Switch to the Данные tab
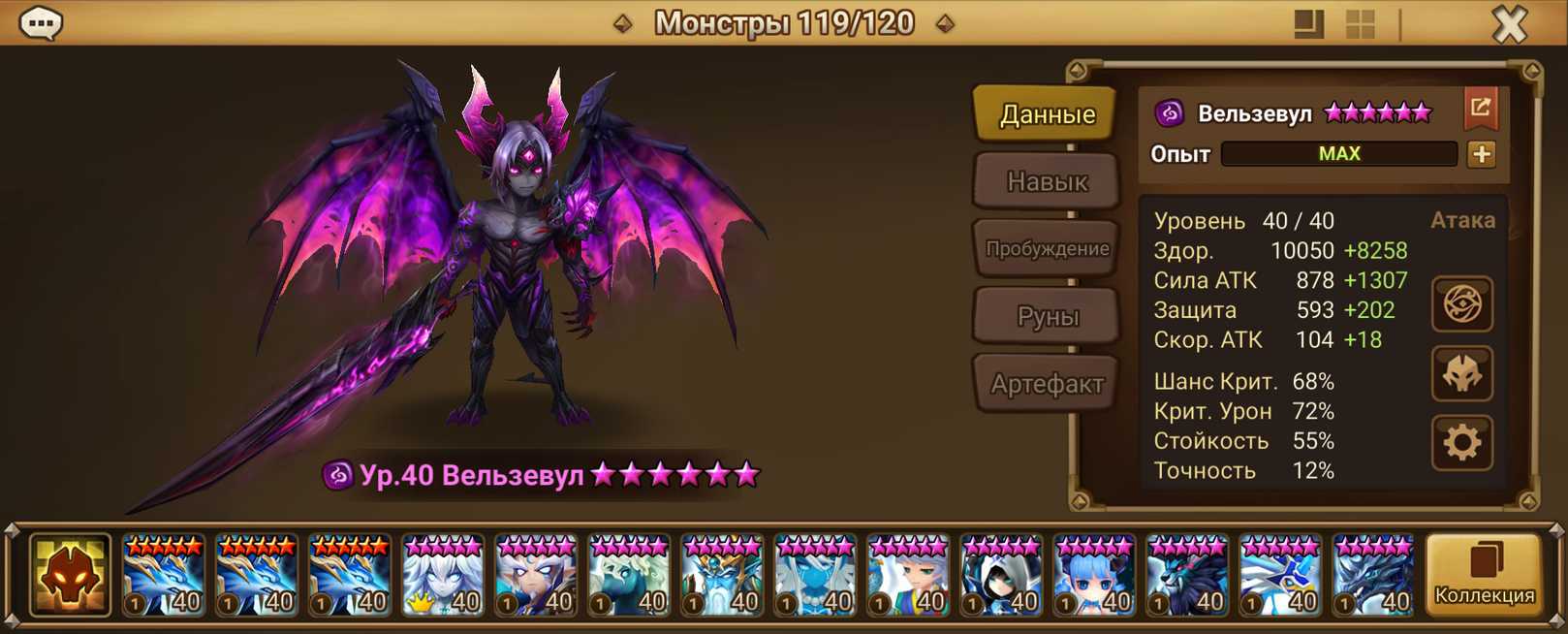The image size is (1568, 634). point(1047,114)
